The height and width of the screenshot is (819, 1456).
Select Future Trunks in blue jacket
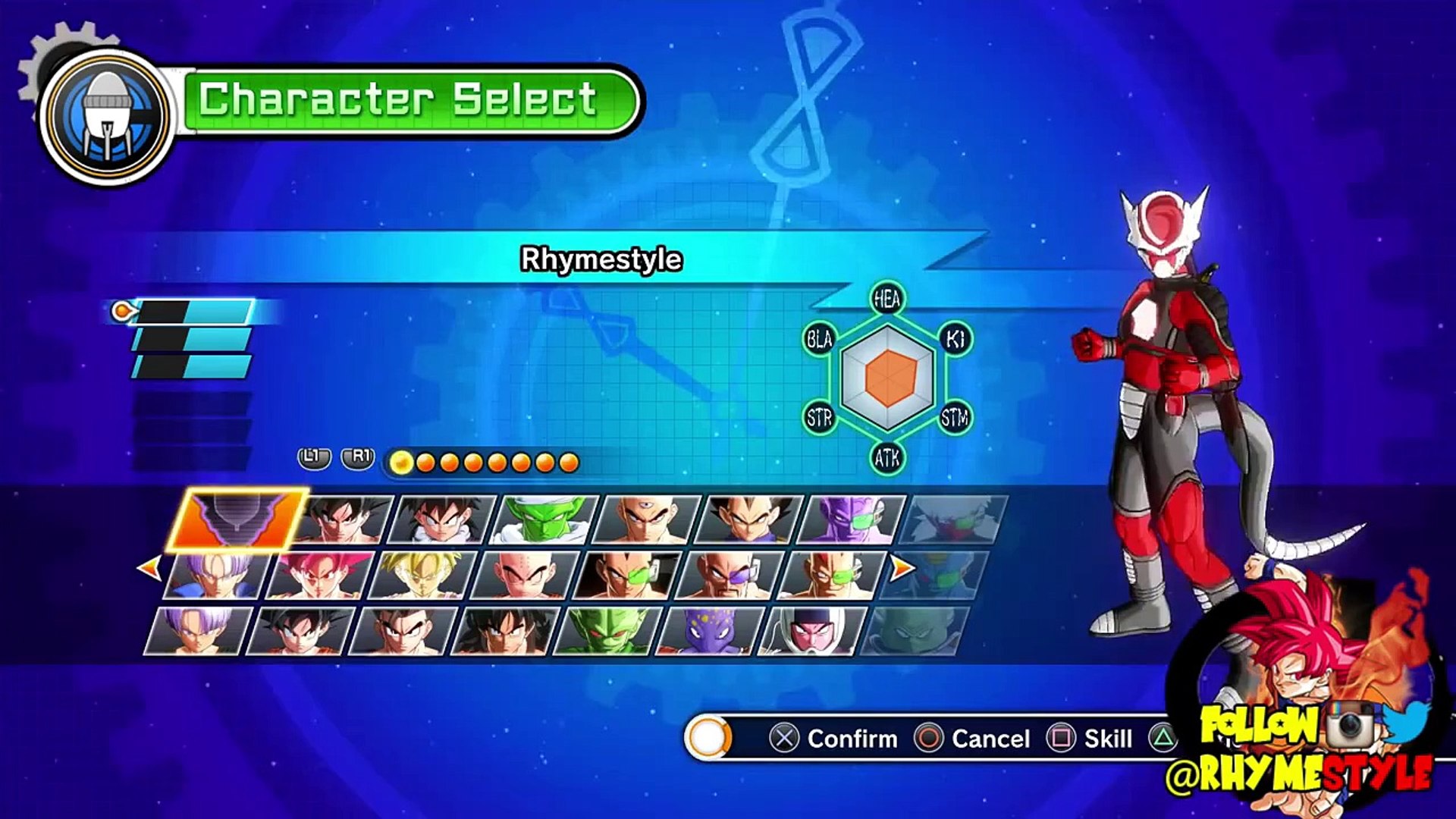(217, 576)
